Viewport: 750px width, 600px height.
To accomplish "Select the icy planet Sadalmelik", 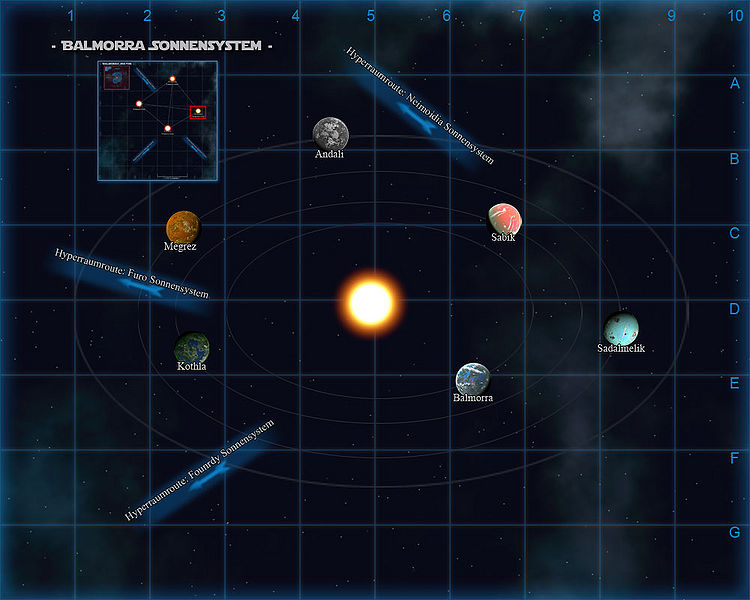I will click(x=621, y=328).
